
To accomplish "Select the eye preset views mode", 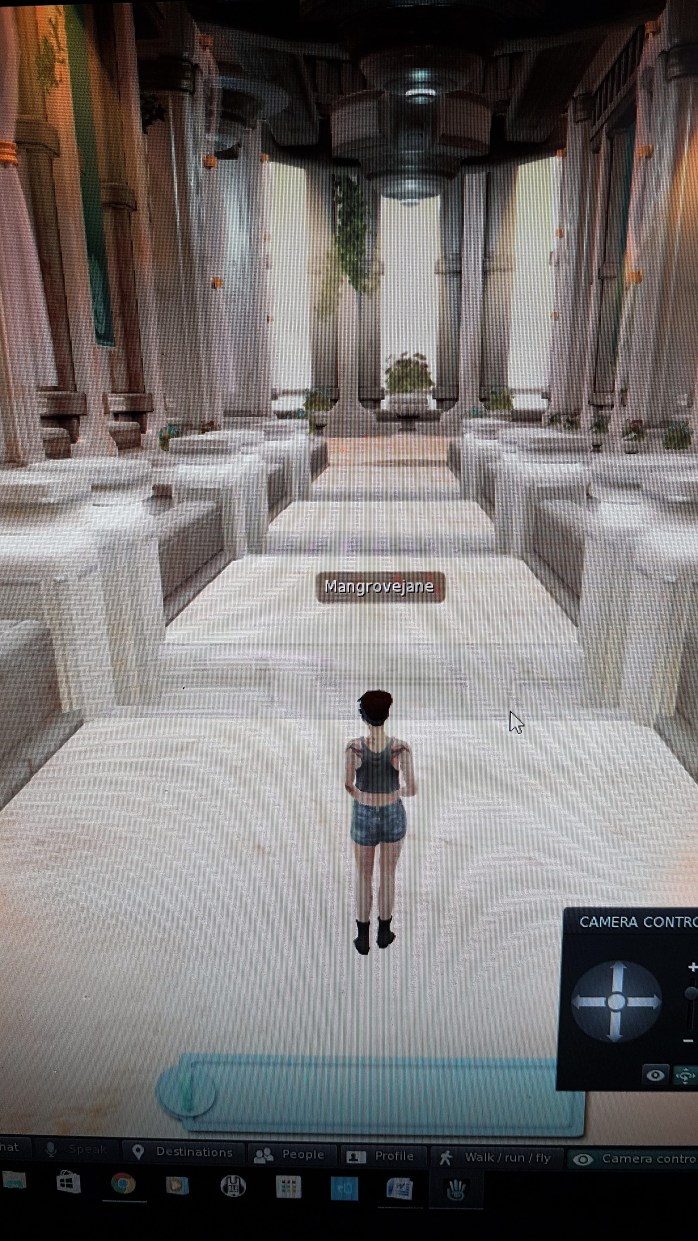I will click(x=656, y=1075).
